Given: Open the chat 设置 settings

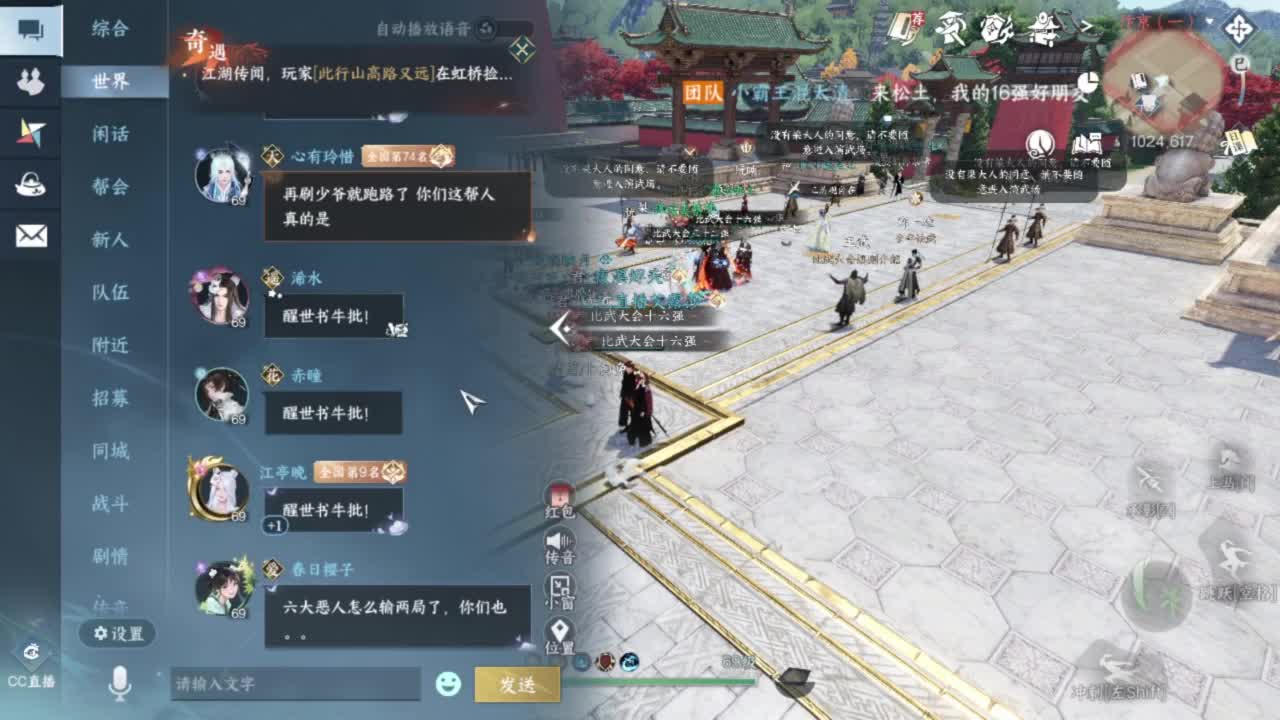Looking at the screenshot, I should tap(117, 633).
